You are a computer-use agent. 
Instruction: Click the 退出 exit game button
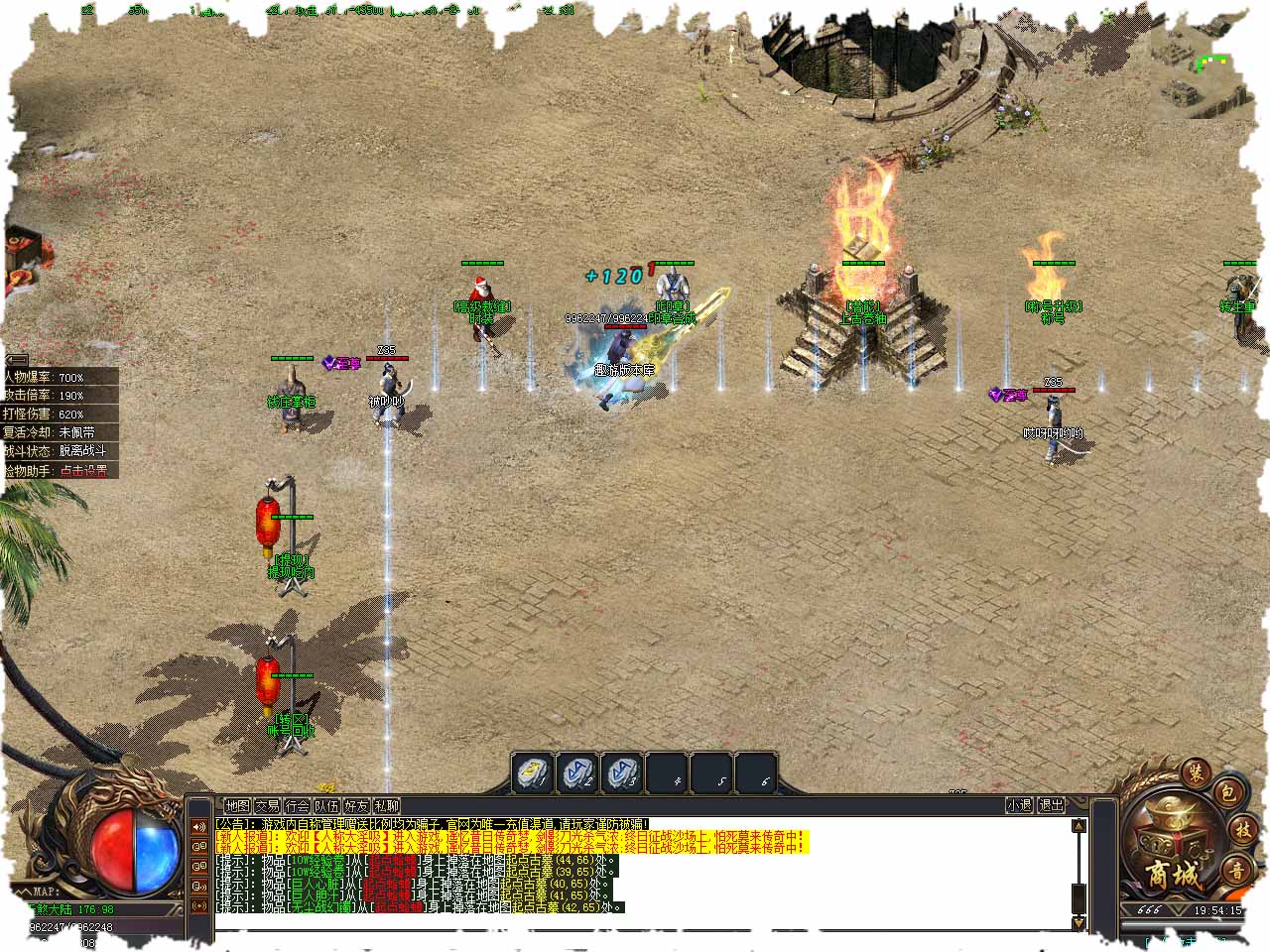(1051, 805)
